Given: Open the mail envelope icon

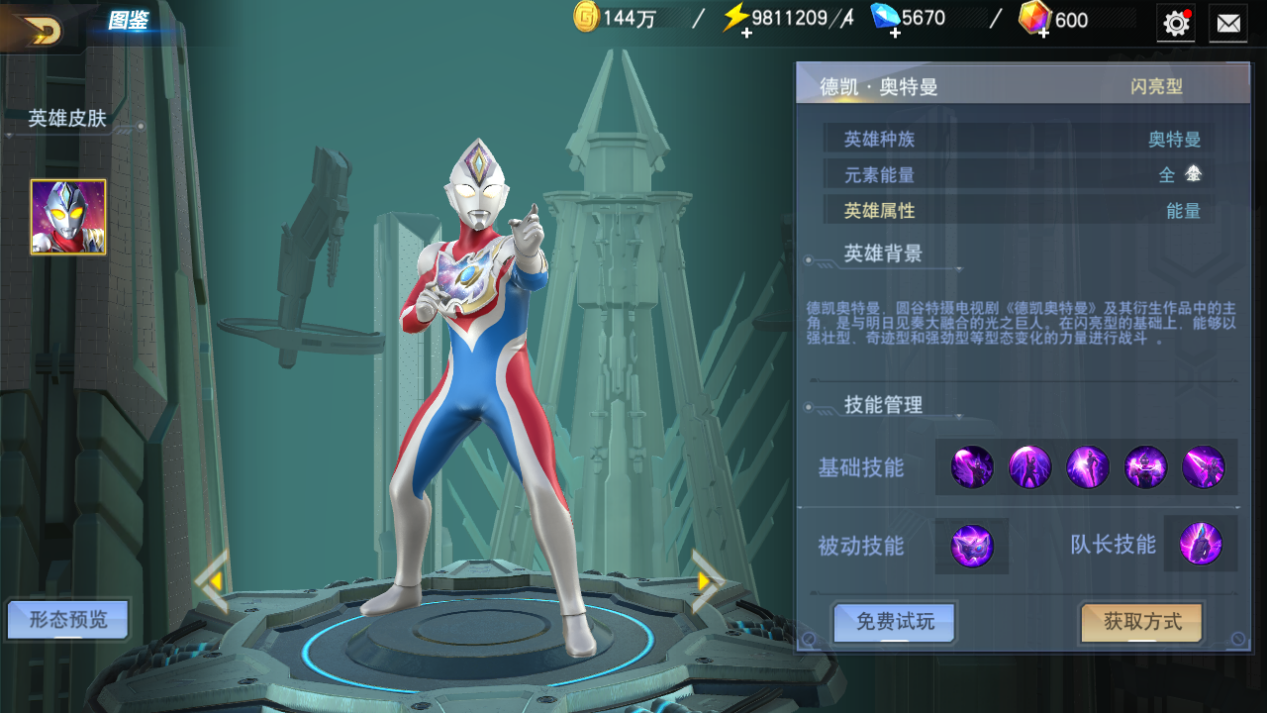Looking at the screenshot, I should pos(1228,23).
